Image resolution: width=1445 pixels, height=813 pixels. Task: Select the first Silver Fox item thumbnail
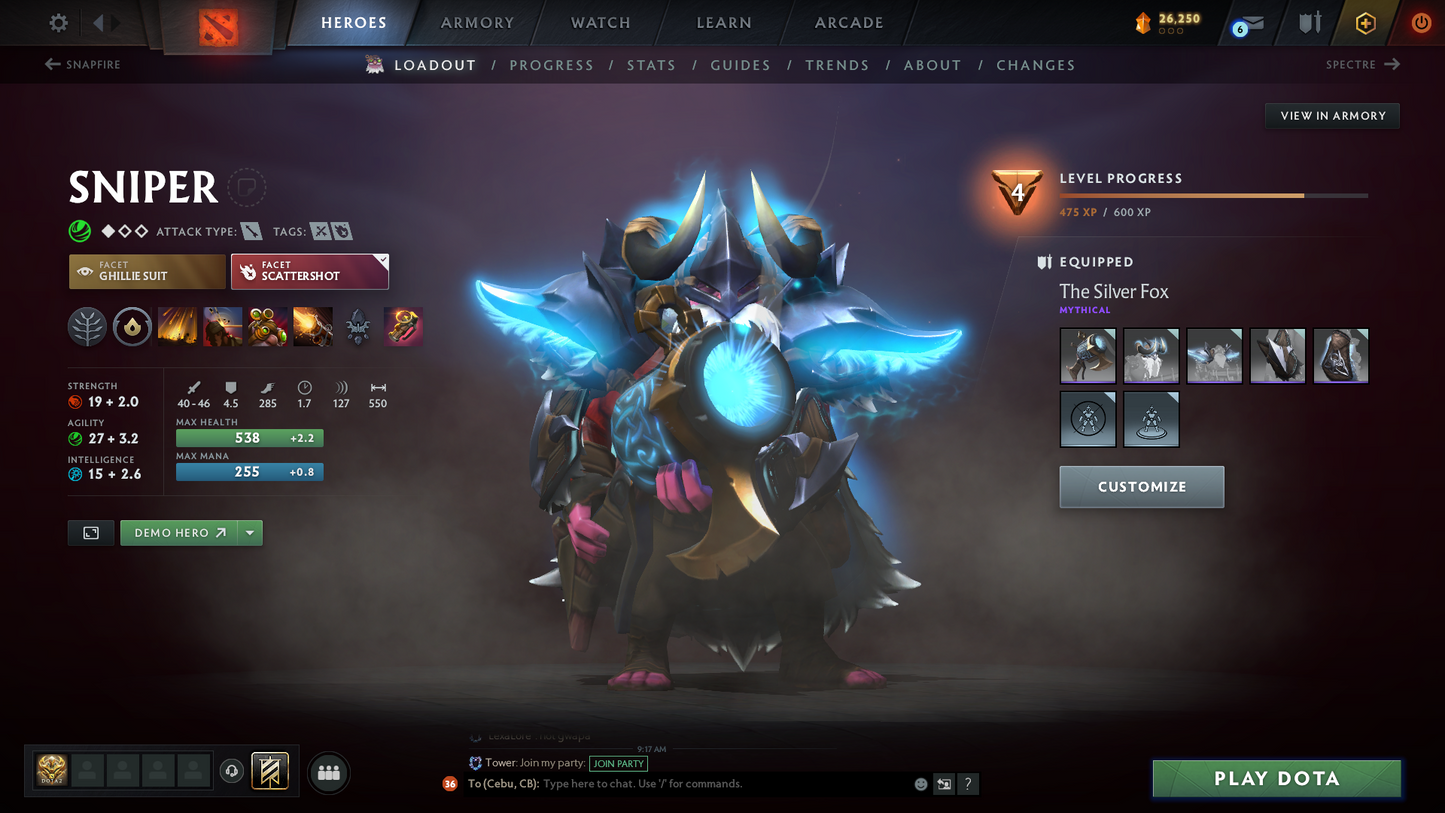point(1087,355)
